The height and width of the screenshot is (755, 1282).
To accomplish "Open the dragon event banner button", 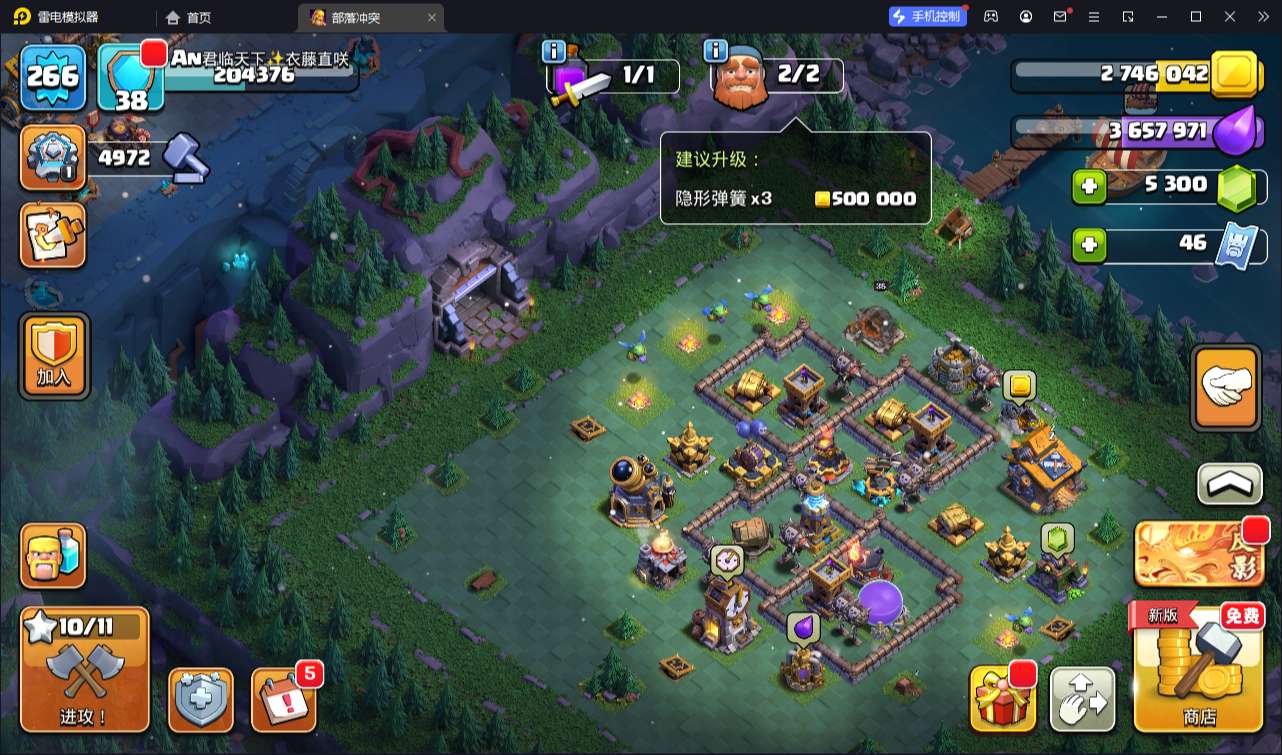I will tap(1198, 554).
